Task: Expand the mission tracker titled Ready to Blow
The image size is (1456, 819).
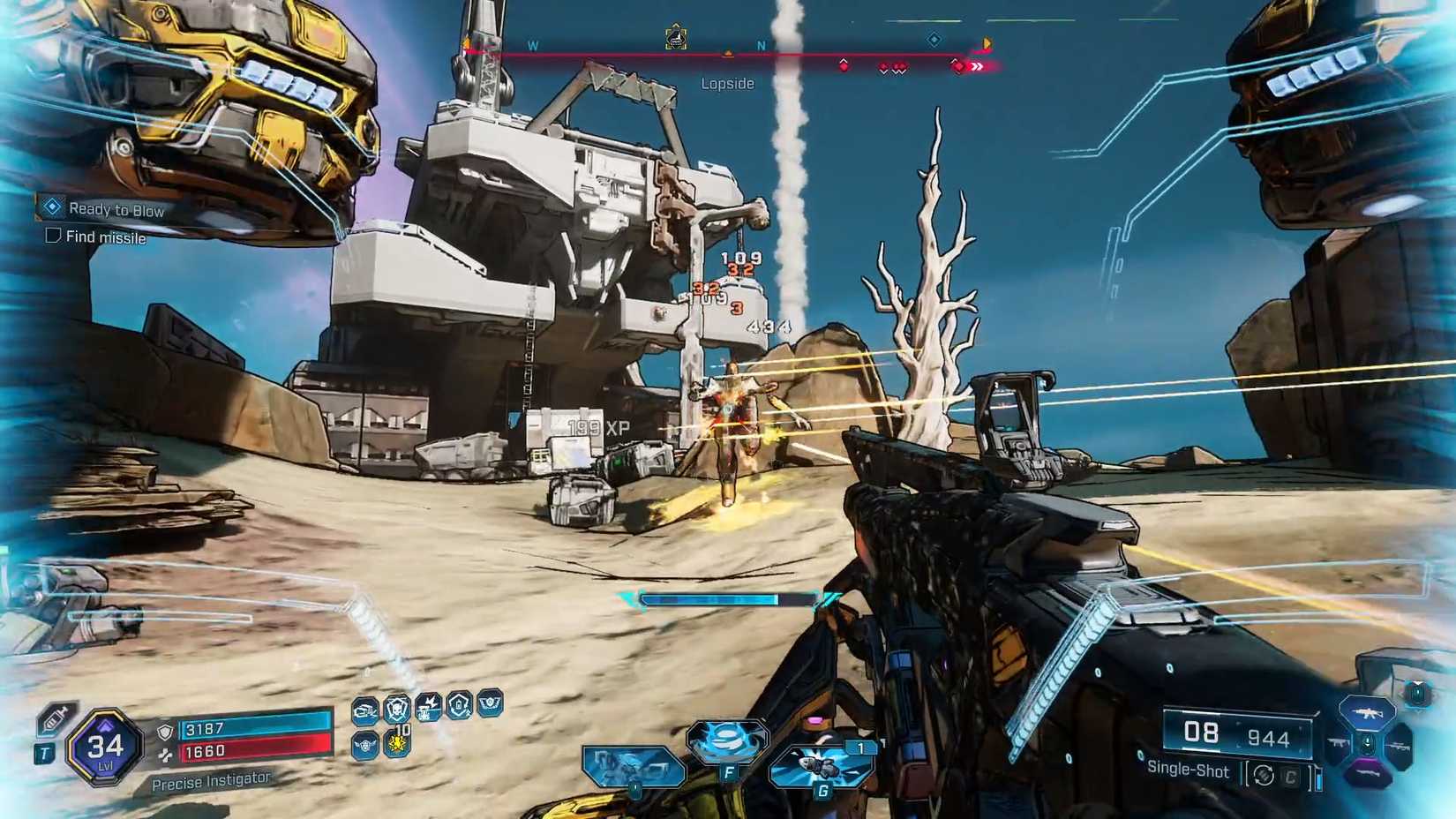Action: [117, 210]
